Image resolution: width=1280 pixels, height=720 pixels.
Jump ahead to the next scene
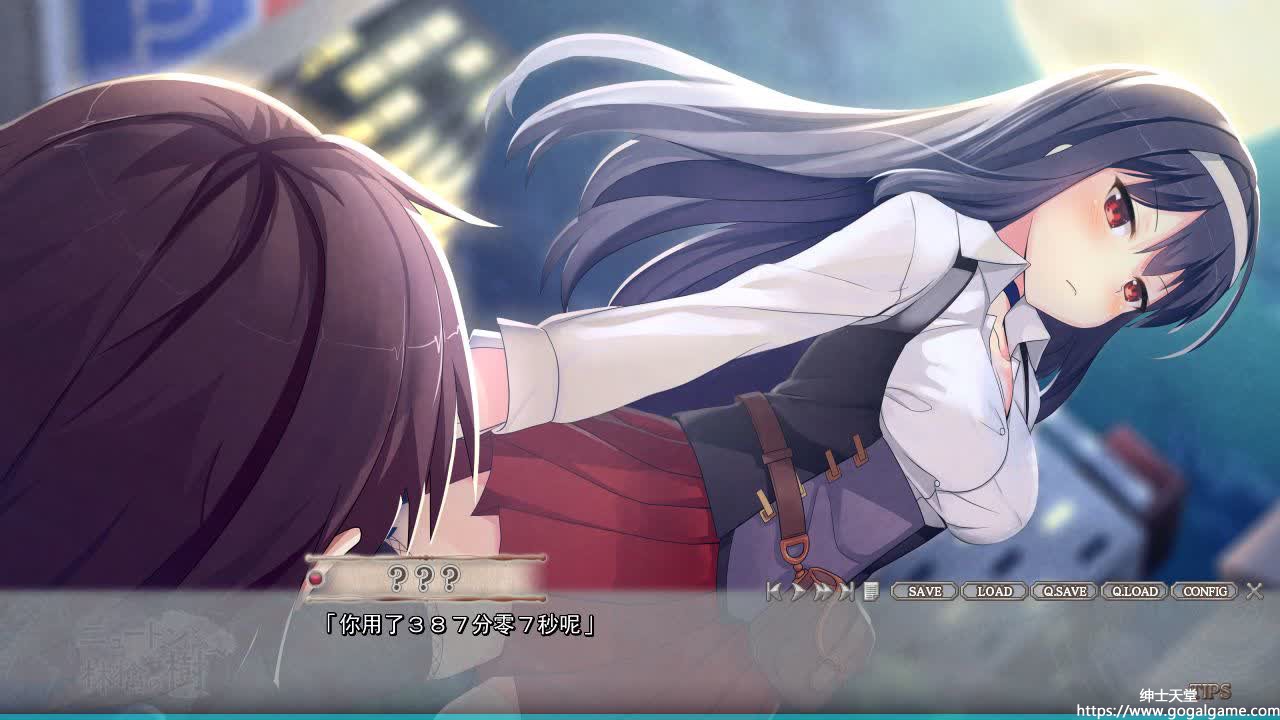click(846, 591)
